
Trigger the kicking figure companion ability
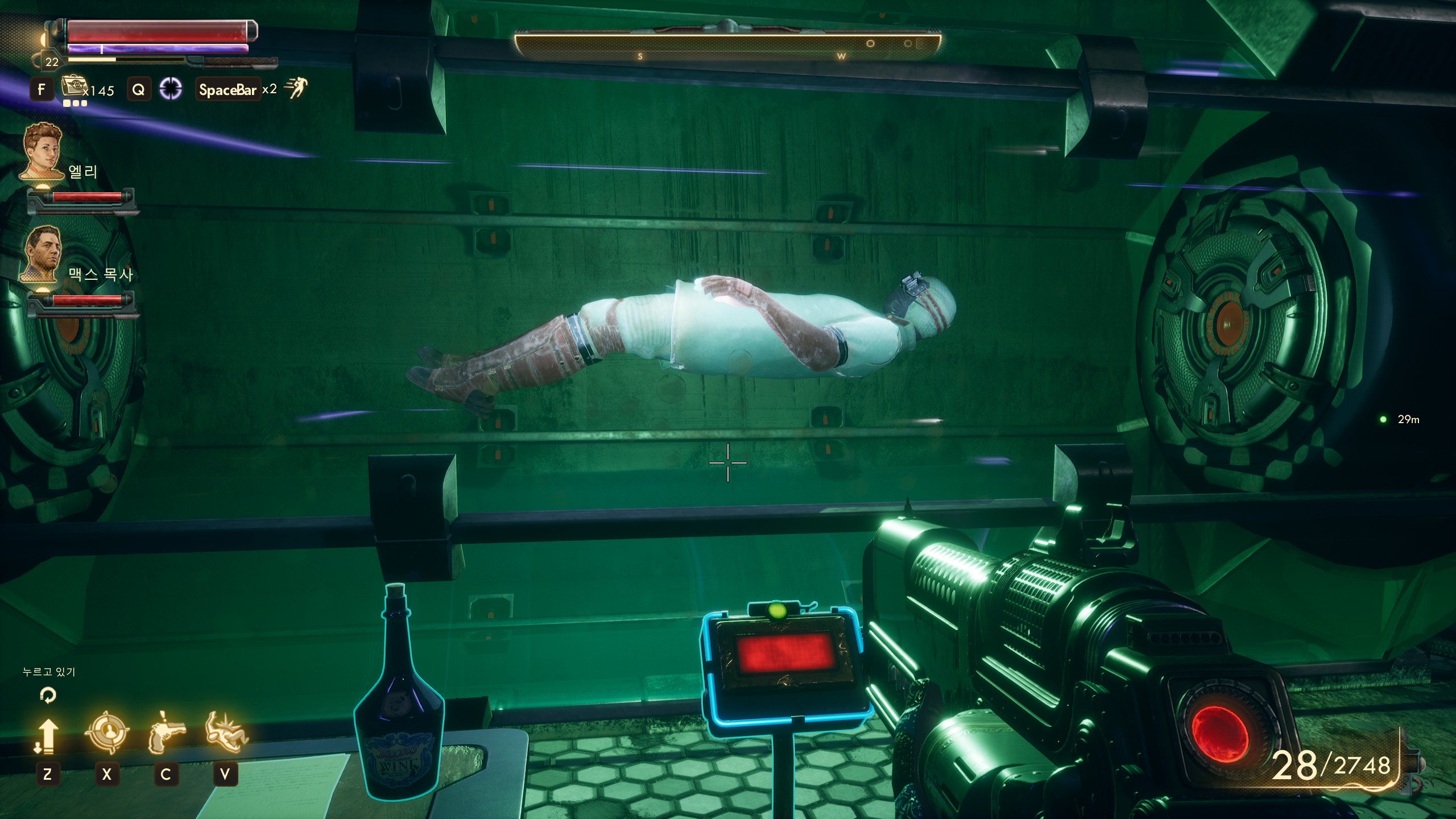tap(226, 733)
